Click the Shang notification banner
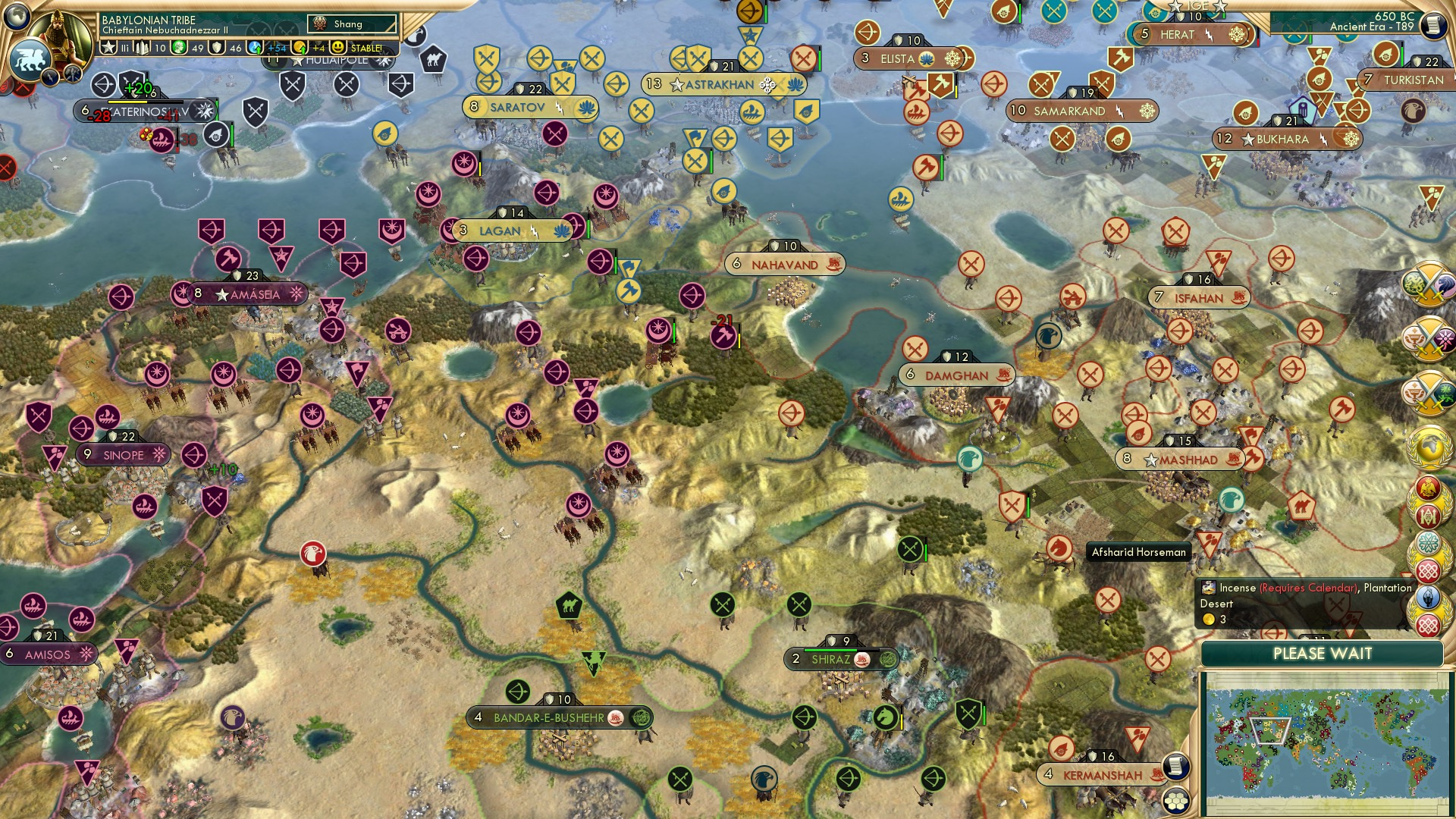The image size is (1456, 819). [x=350, y=24]
